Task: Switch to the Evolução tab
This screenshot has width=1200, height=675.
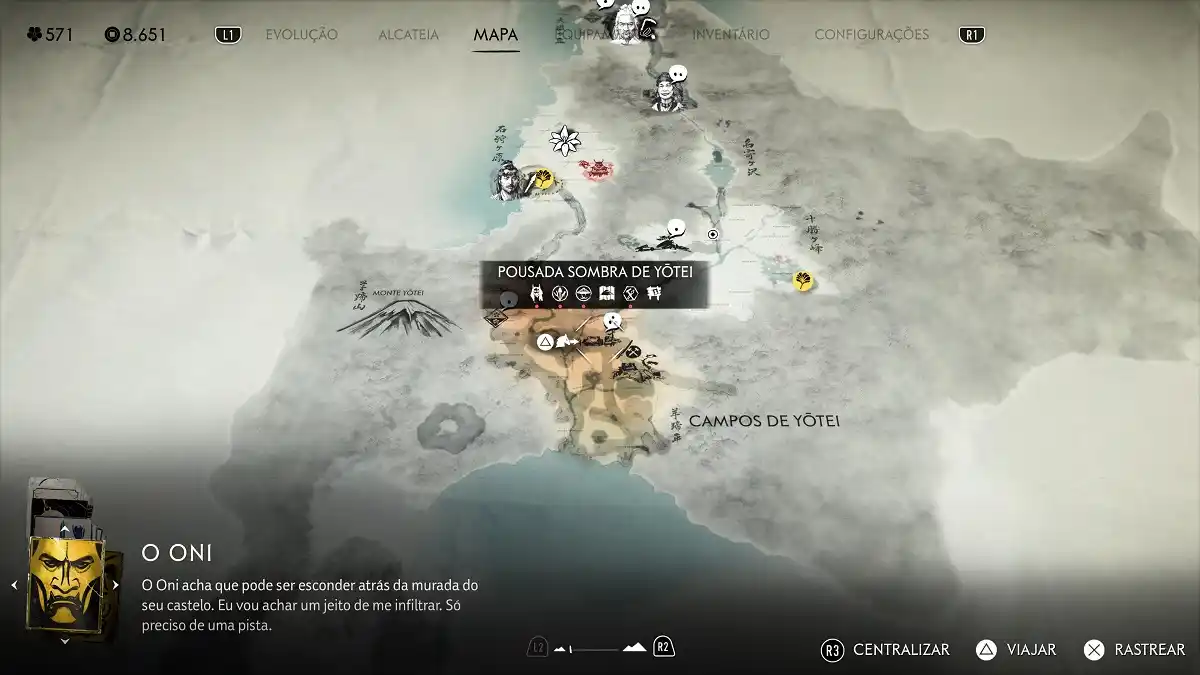Action: pos(301,35)
